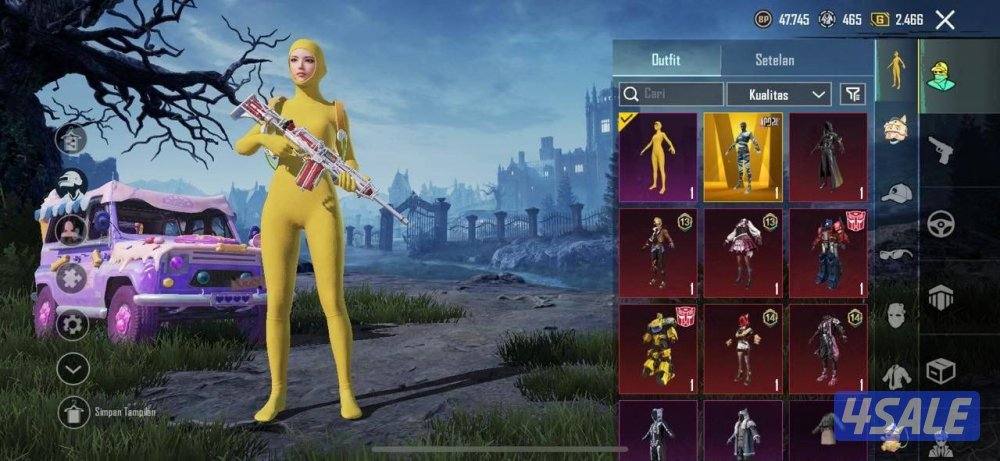Close the inventory screen
Image resolution: width=1000 pixels, height=461 pixels.
point(945,19)
